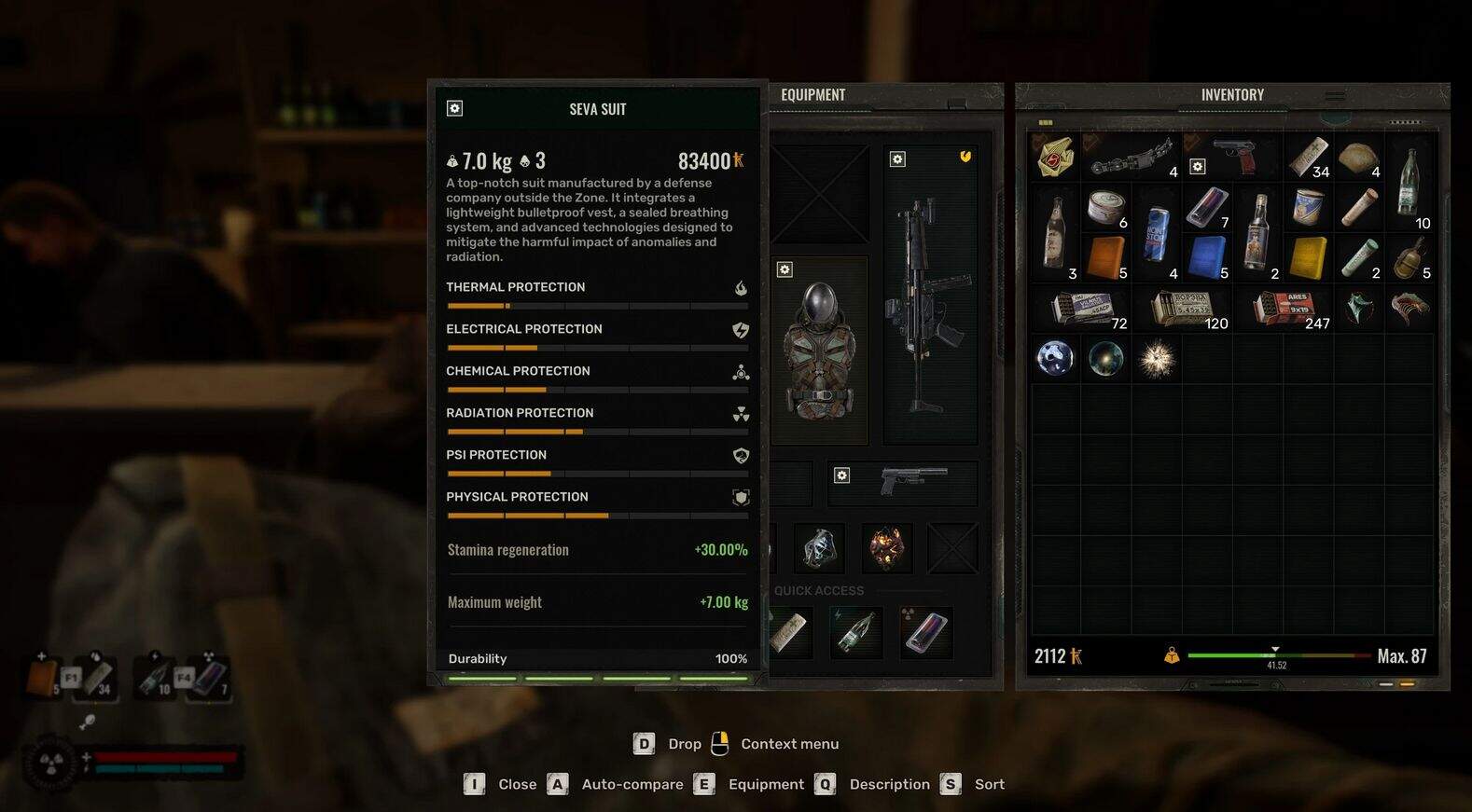1472x812 pixels.
Task: Select the hand grenade stack
Action: click(1408, 257)
